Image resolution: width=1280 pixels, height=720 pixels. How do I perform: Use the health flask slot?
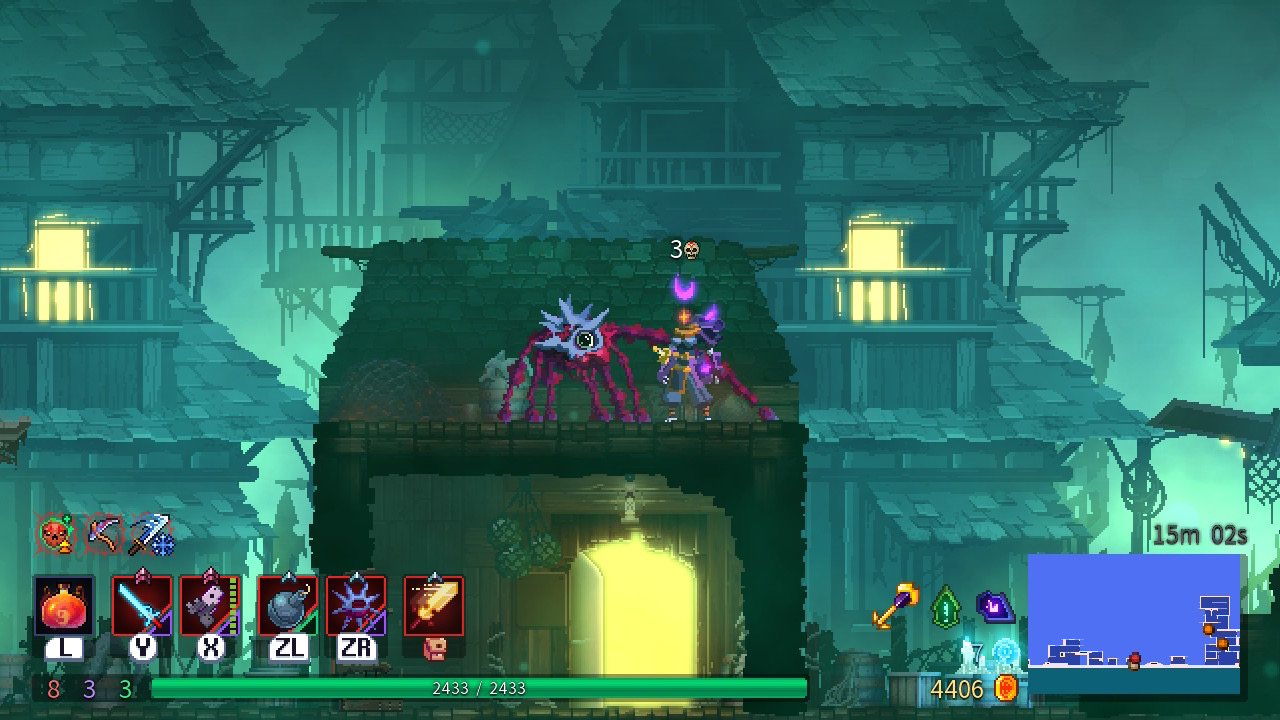click(x=64, y=606)
